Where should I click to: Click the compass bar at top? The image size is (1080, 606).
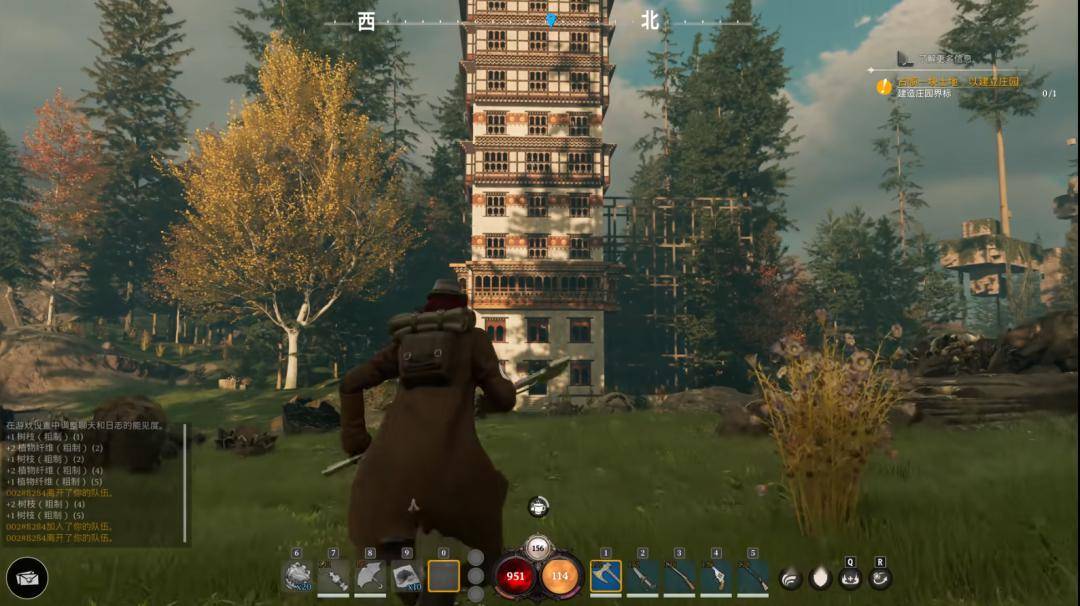(540, 21)
